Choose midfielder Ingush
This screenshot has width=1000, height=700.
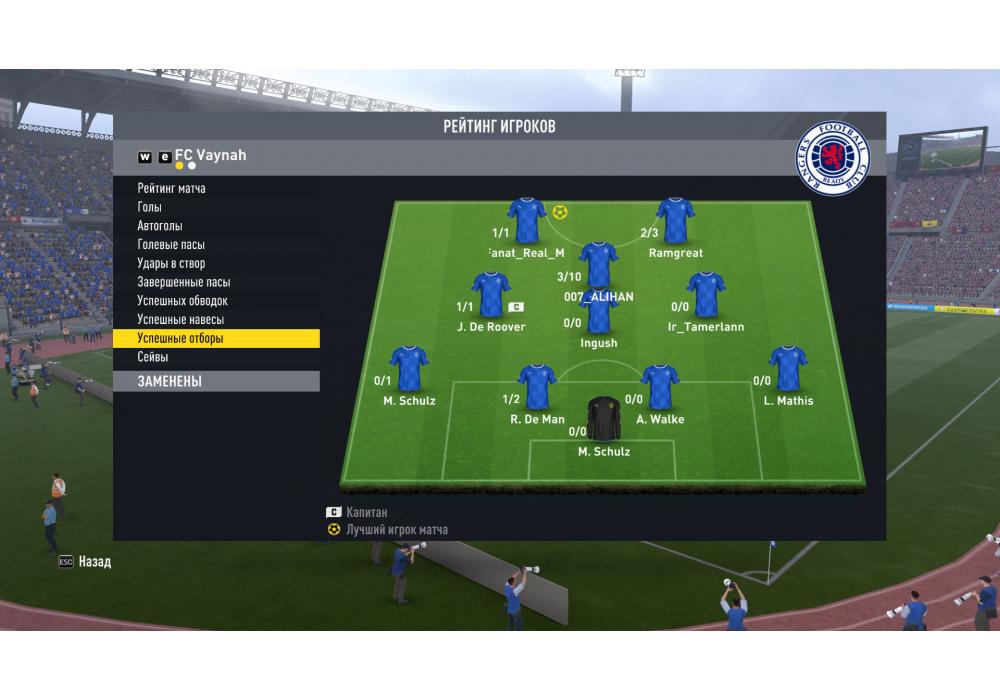[x=599, y=312]
